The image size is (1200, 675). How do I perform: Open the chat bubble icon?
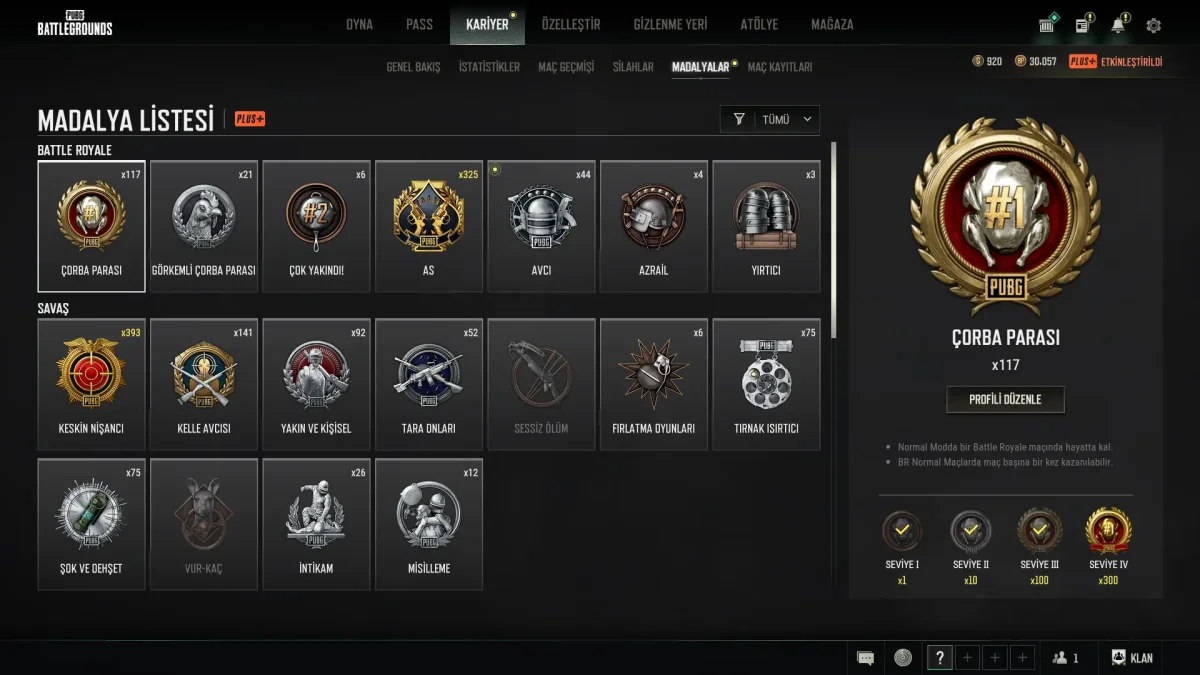[x=866, y=657]
